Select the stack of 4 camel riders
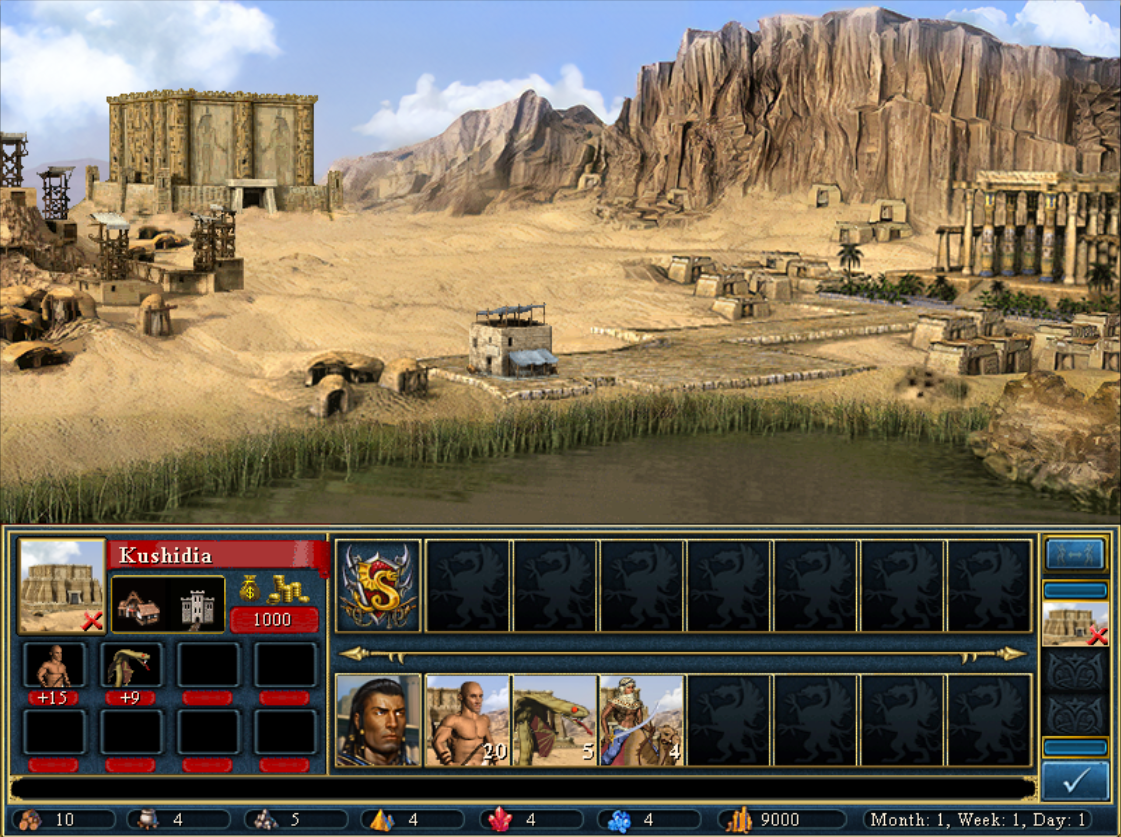 (642, 720)
